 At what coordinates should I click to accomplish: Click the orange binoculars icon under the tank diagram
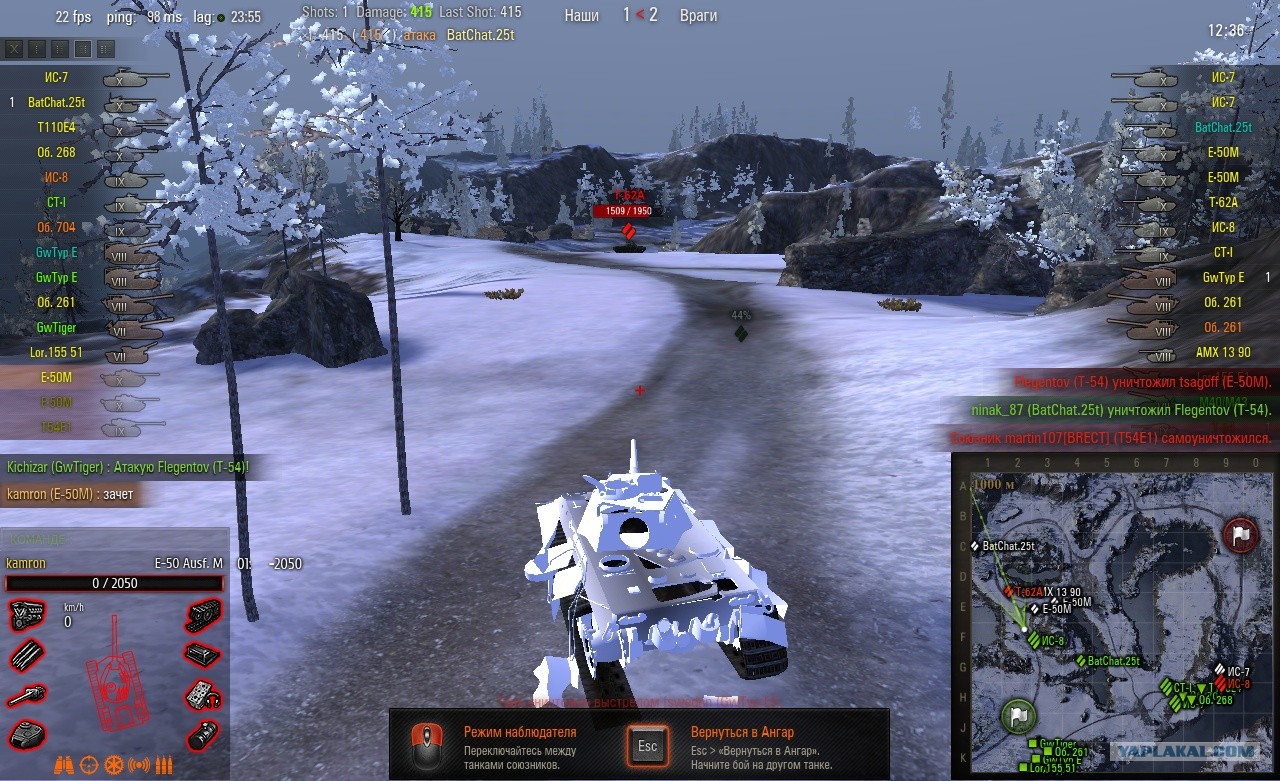point(64,765)
